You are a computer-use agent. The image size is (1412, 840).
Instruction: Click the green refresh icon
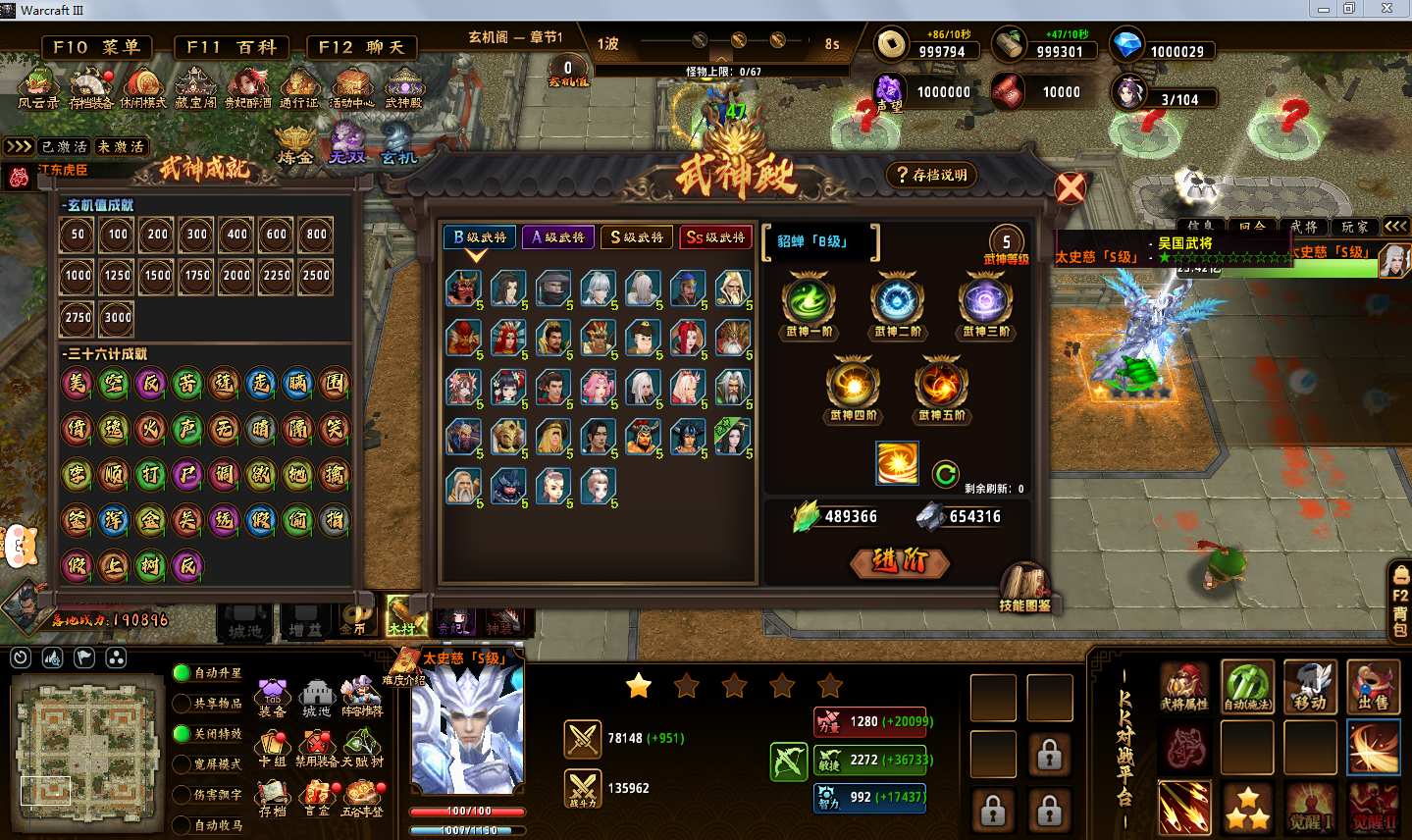[x=945, y=475]
